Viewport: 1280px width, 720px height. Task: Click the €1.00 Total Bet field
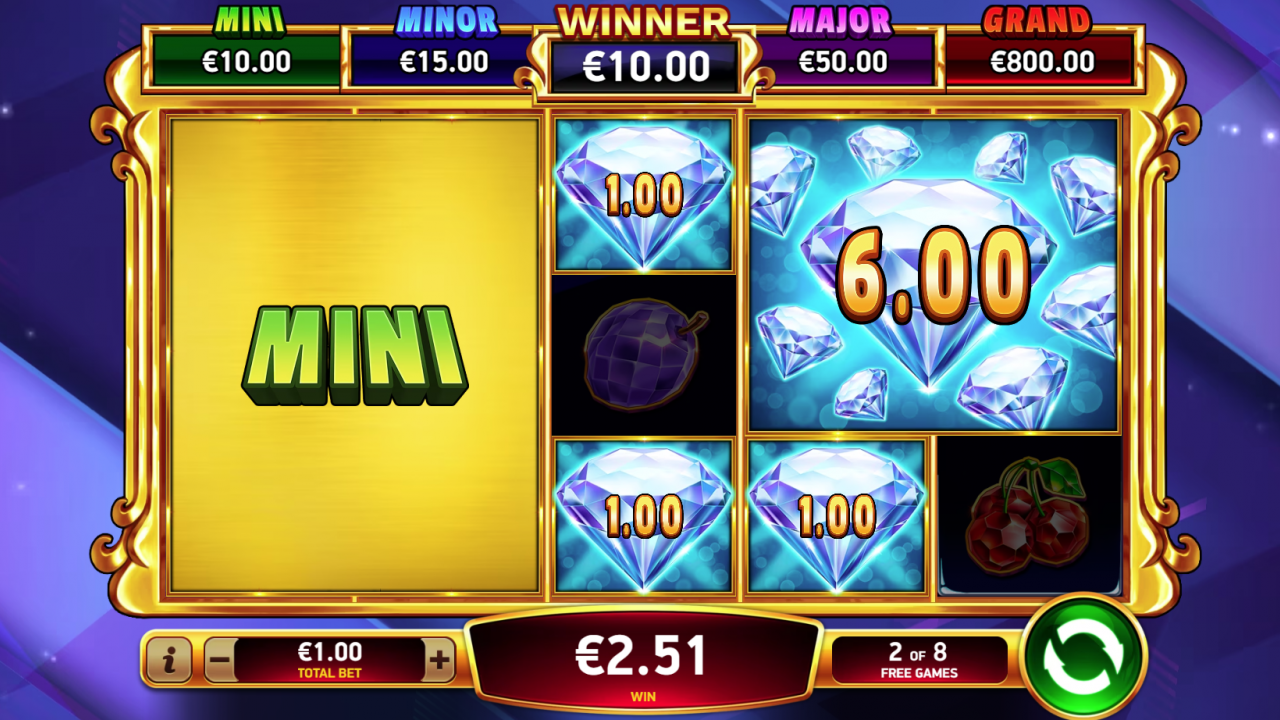(331, 660)
